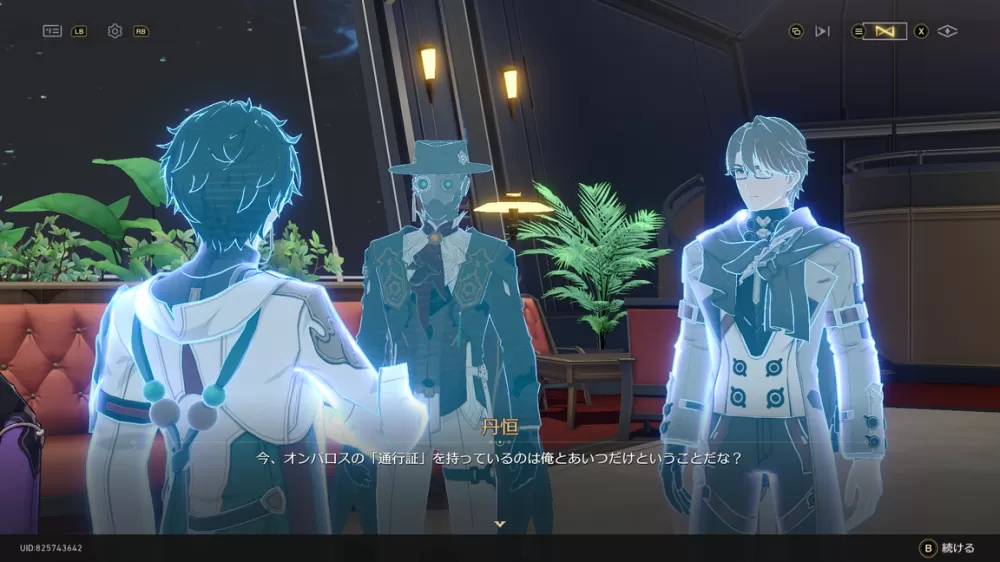Open the gear settings icon
1000x562 pixels.
click(x=115, y=31)
